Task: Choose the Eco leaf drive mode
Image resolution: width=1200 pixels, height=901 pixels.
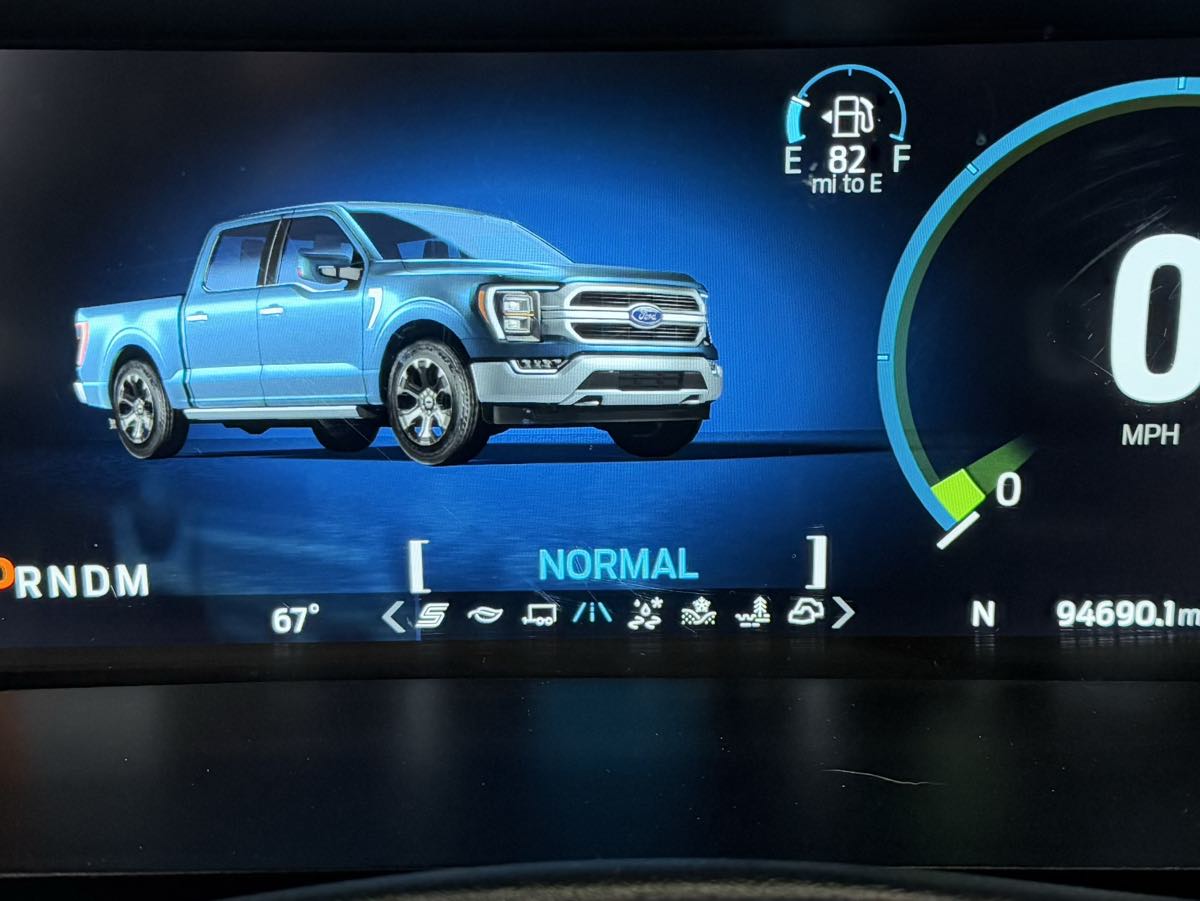Action: click(x=485, y=615)
